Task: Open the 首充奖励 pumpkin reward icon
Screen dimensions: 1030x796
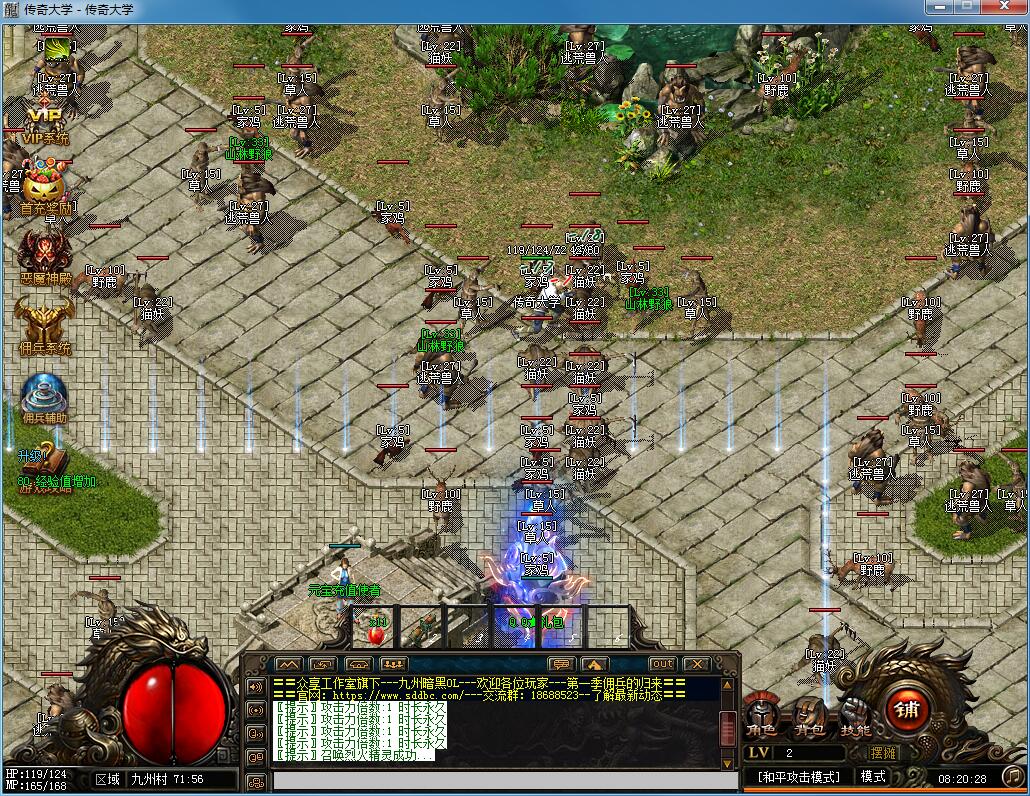Action: (44, 187)
